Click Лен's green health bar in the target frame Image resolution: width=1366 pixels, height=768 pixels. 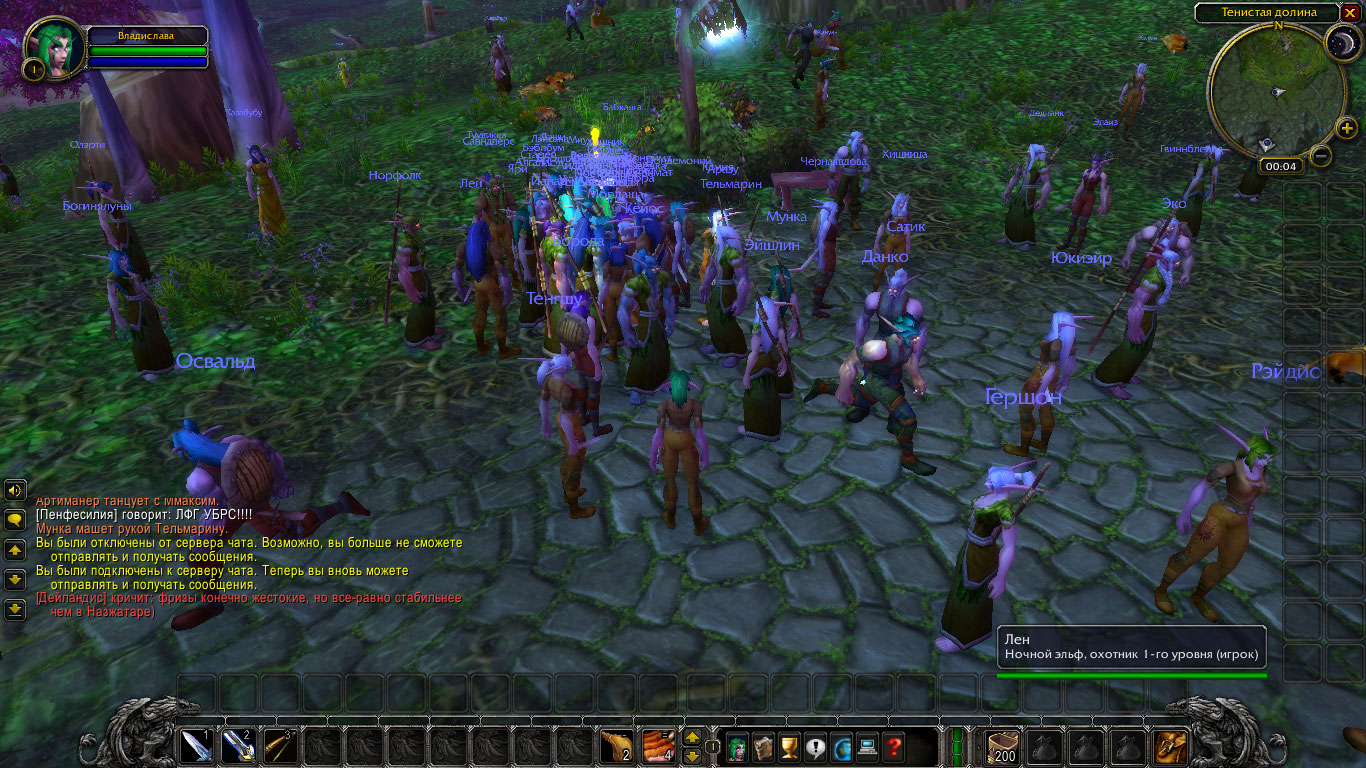pos(1130,675)
